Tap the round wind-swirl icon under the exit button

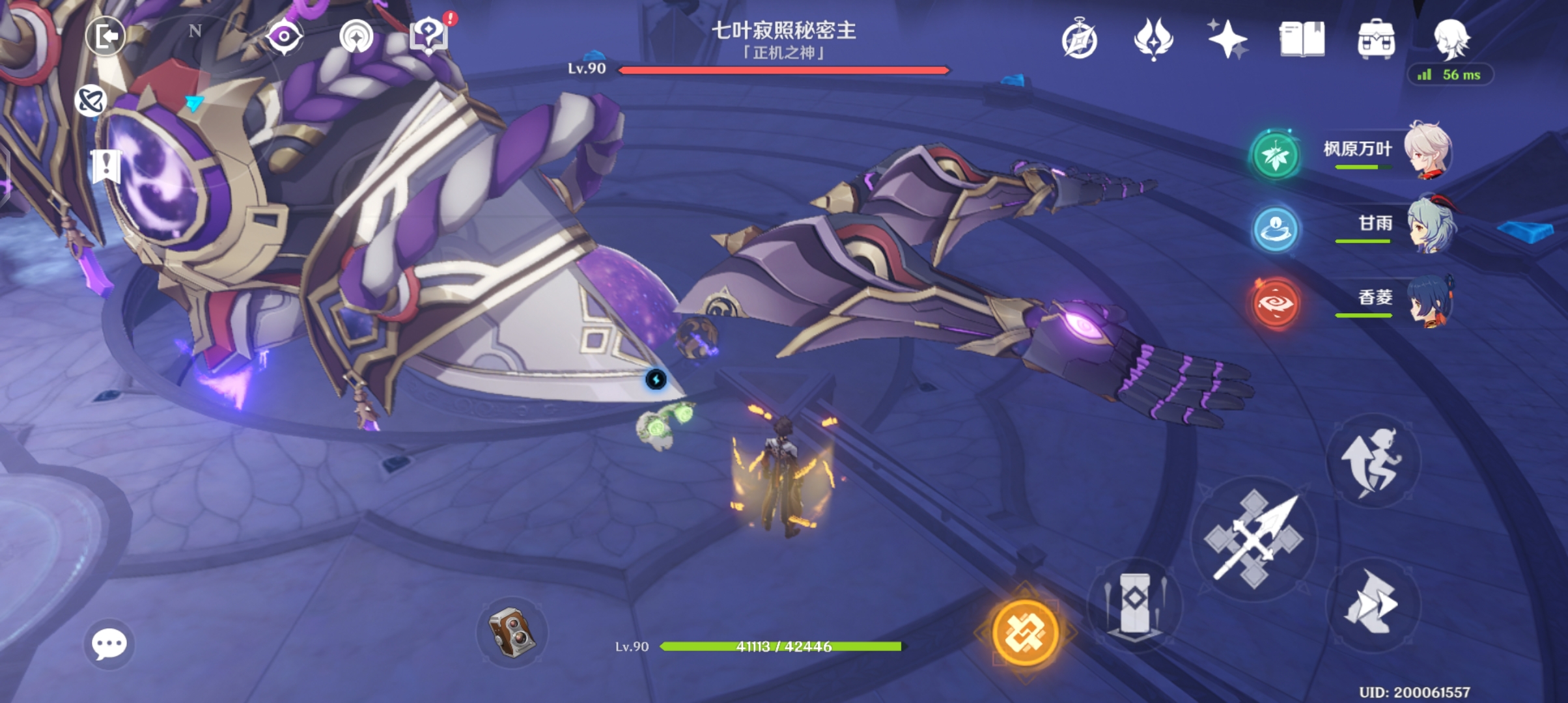coord(90,101)
